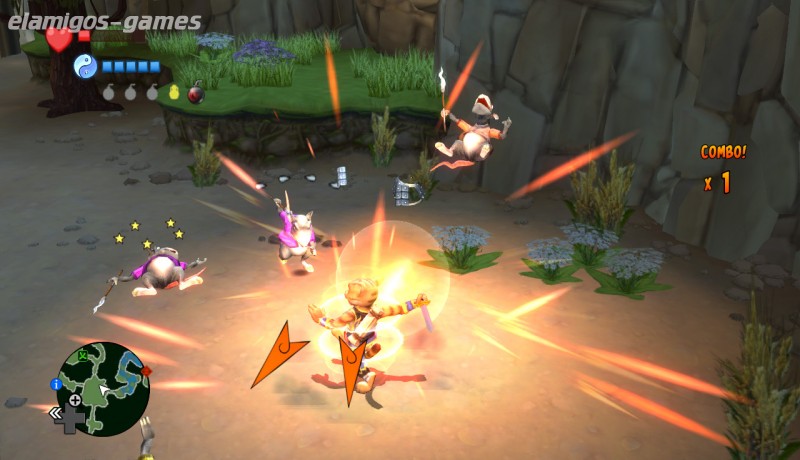Zoom in with the minimap plus button

(x=75, y=400)
